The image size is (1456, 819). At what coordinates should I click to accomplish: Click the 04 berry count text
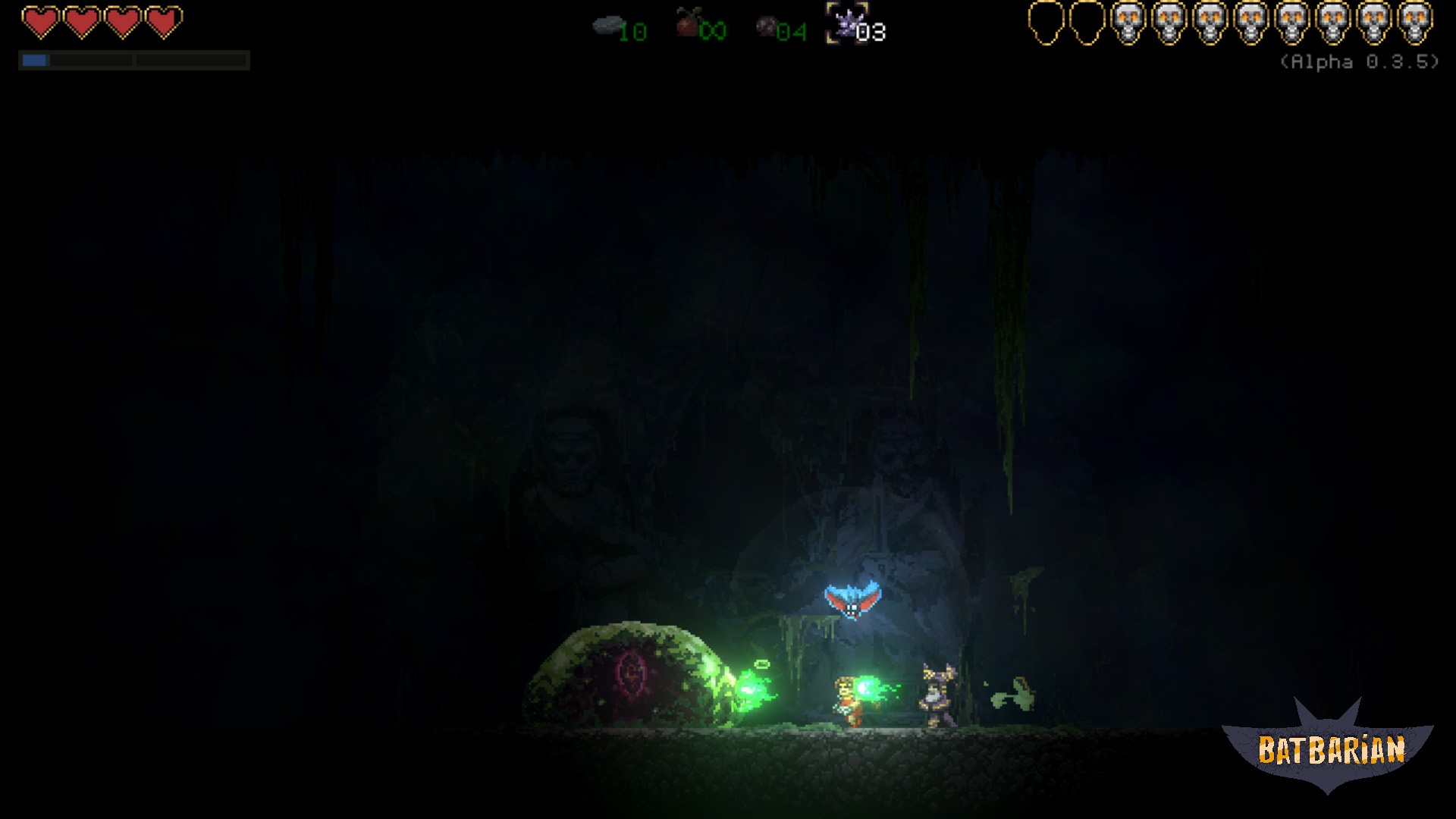pyautogui.click(x=792, y=30)
